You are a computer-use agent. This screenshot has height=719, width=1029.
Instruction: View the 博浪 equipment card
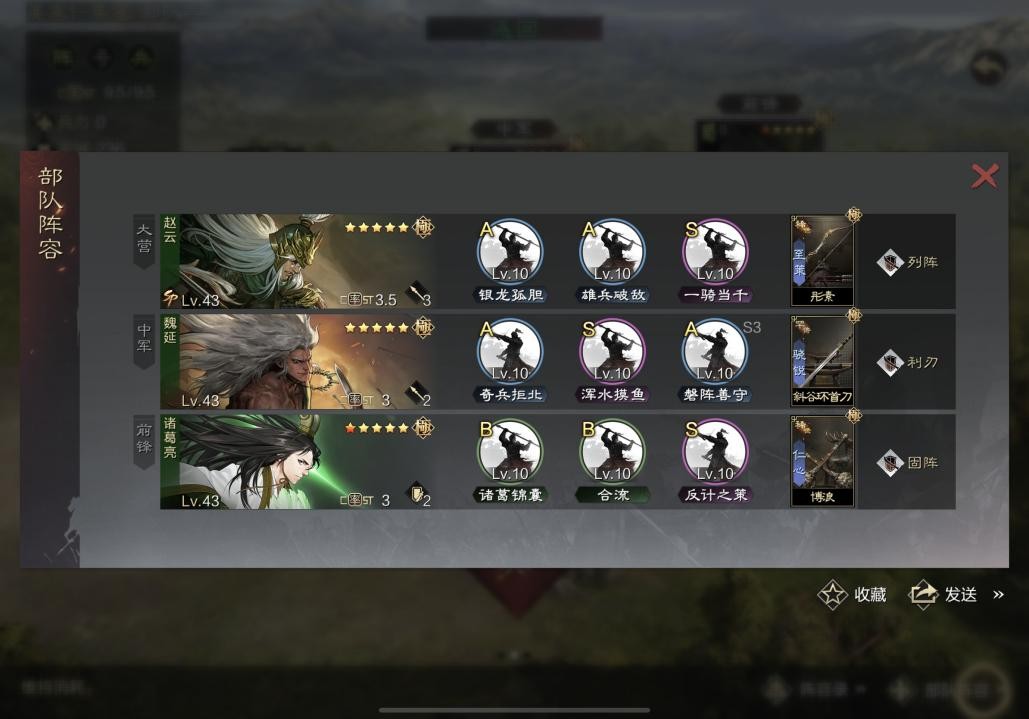pyautogui.click(x=823, y=461)
